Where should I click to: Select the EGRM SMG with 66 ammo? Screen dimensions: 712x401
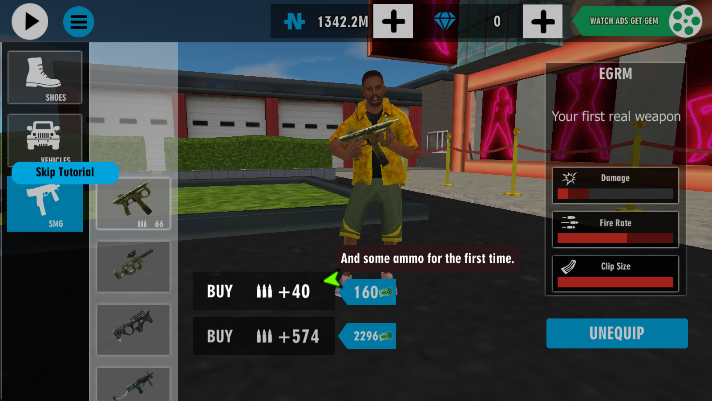coord(133,205)
